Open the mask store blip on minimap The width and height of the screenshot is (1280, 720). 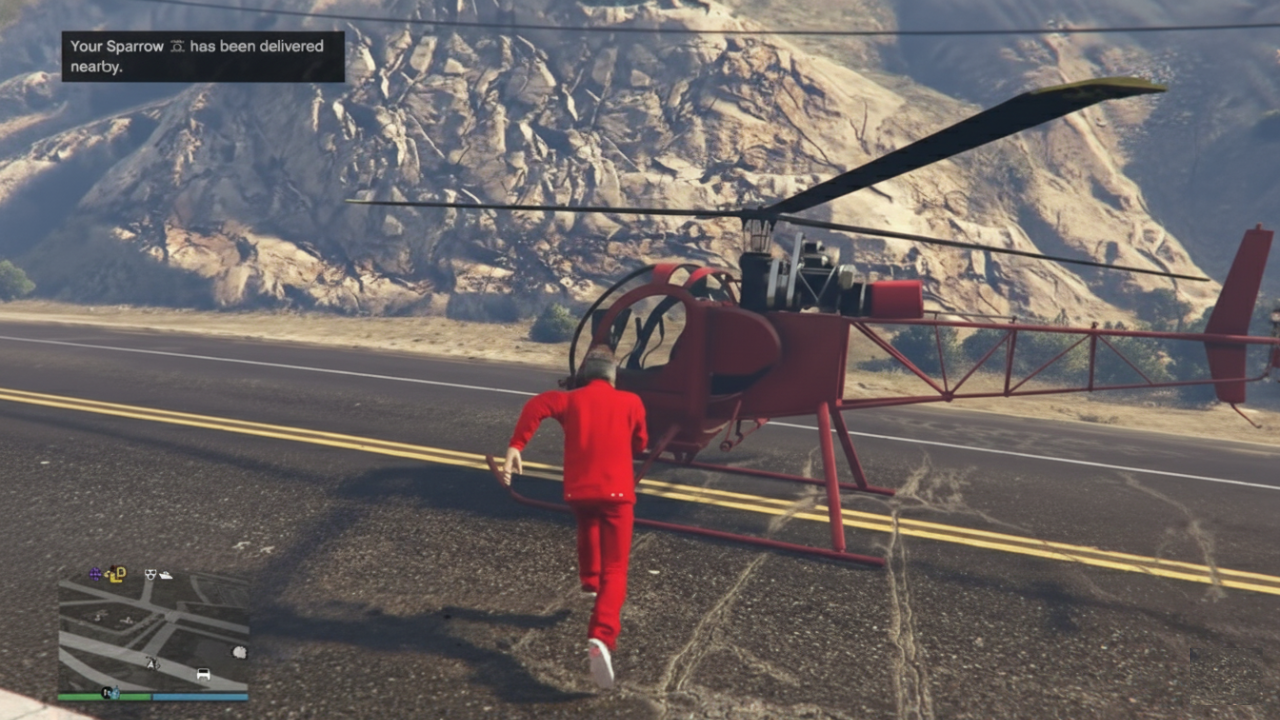150,572
